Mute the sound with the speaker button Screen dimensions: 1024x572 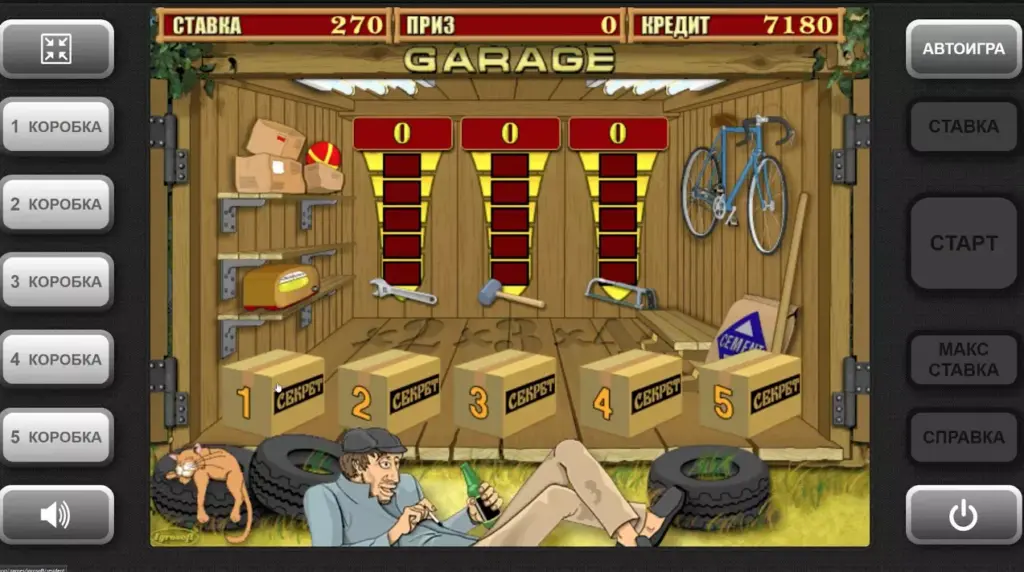pyautogui.click(x=57, y=515)
